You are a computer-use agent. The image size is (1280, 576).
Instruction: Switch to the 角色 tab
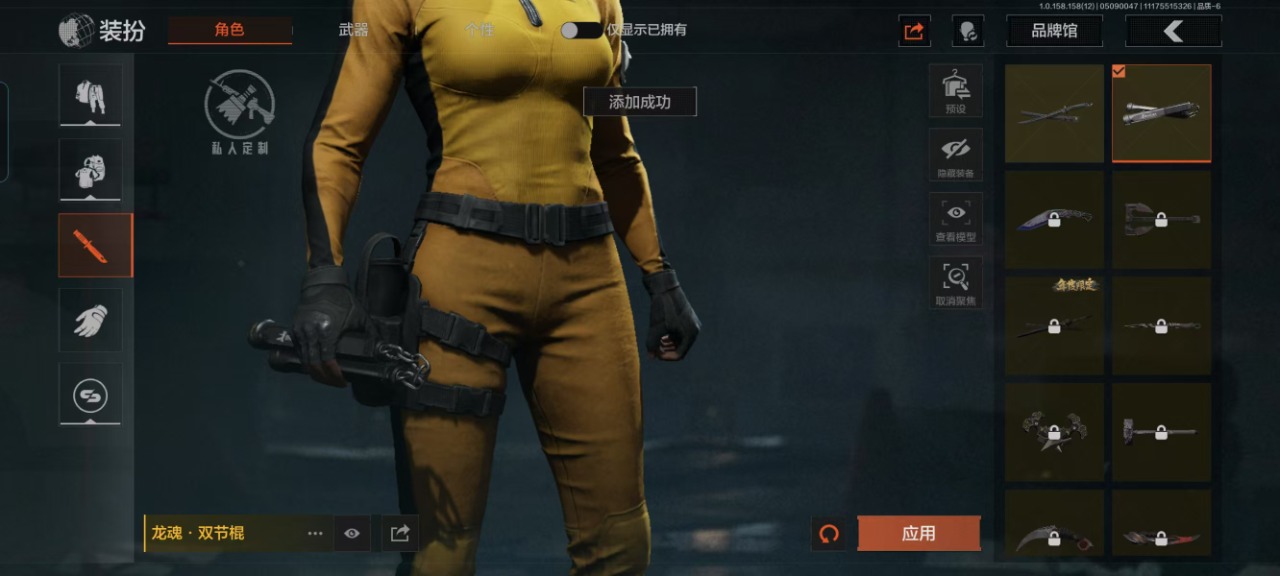pos(229,30)
